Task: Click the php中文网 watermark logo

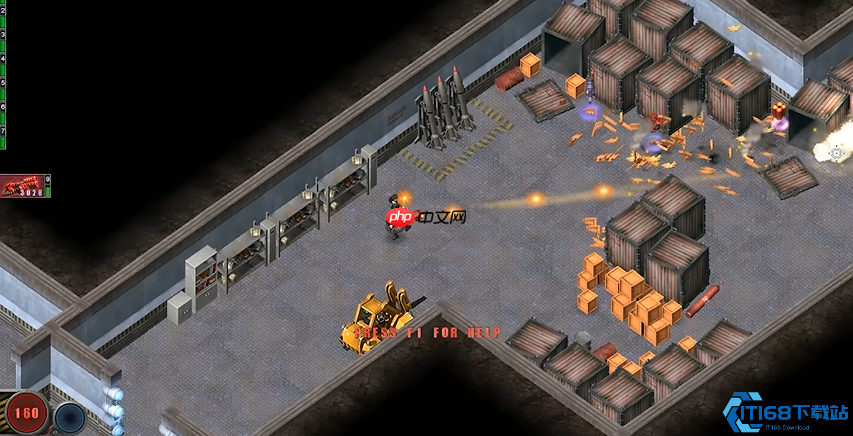Action: [x=426, y=217]
